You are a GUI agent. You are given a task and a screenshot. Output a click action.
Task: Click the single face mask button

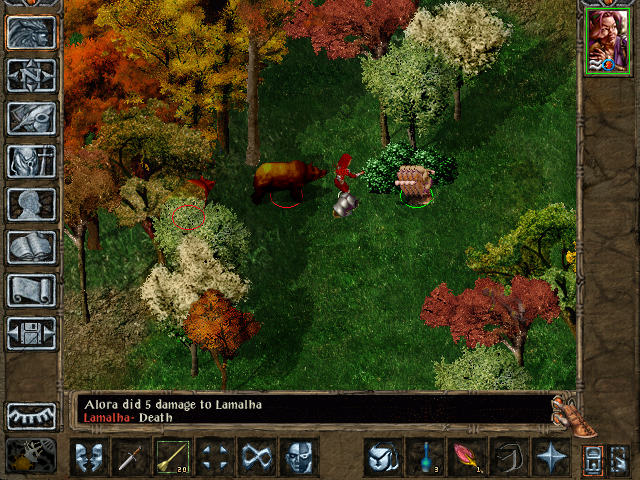pos(300,458)
